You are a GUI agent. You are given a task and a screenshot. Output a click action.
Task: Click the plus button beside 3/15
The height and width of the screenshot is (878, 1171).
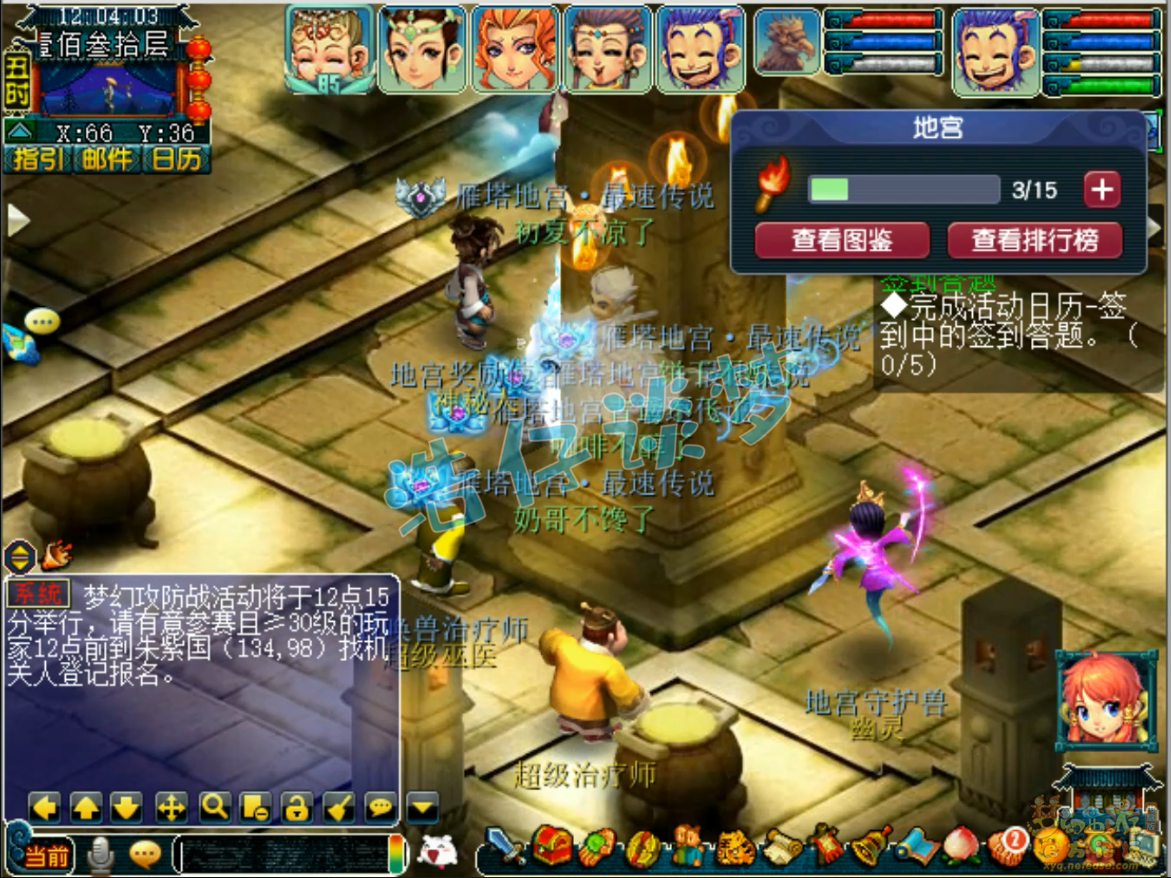pyautogui.click(x=1101, y=190)
